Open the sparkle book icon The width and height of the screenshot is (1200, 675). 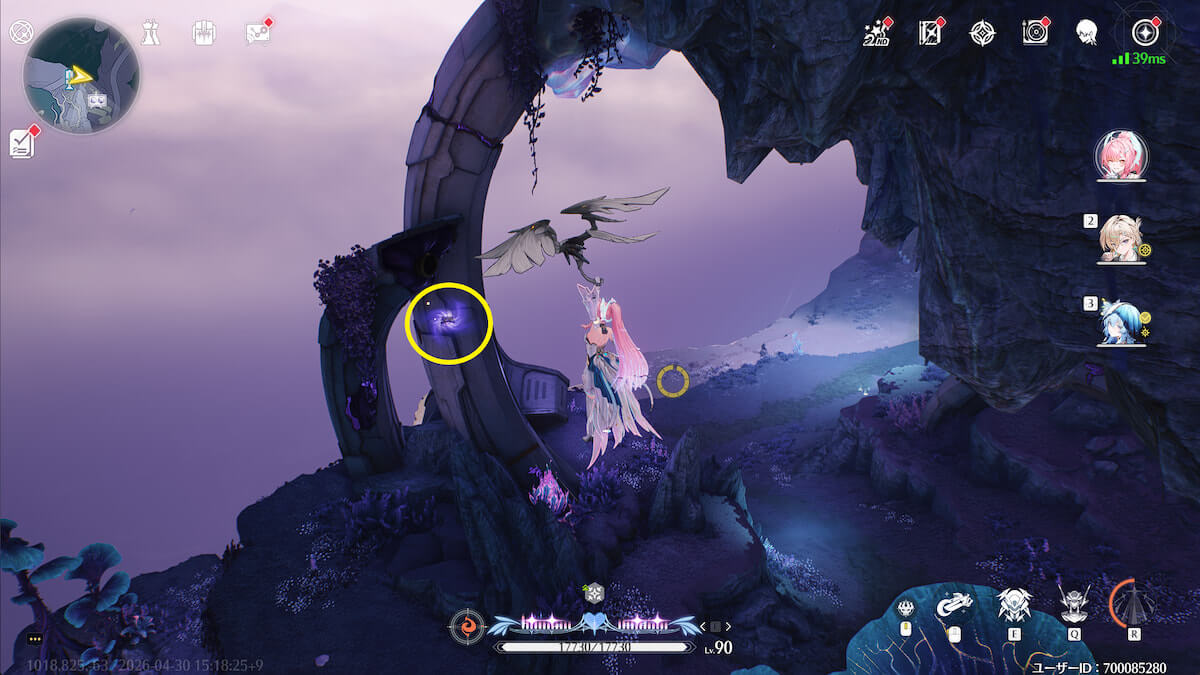pos(930,33)
